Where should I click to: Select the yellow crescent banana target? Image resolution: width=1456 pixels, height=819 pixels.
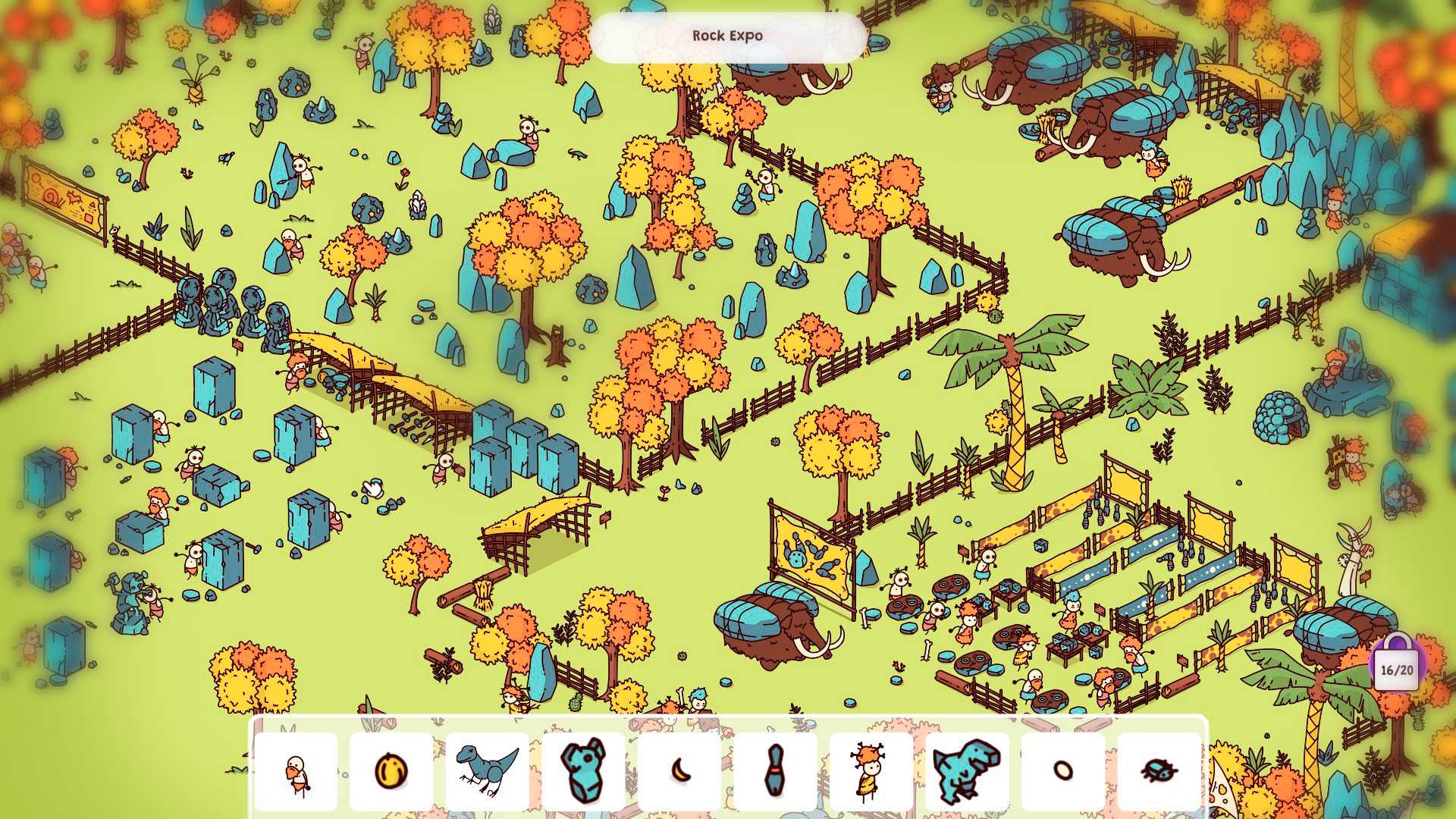point(679,771)
